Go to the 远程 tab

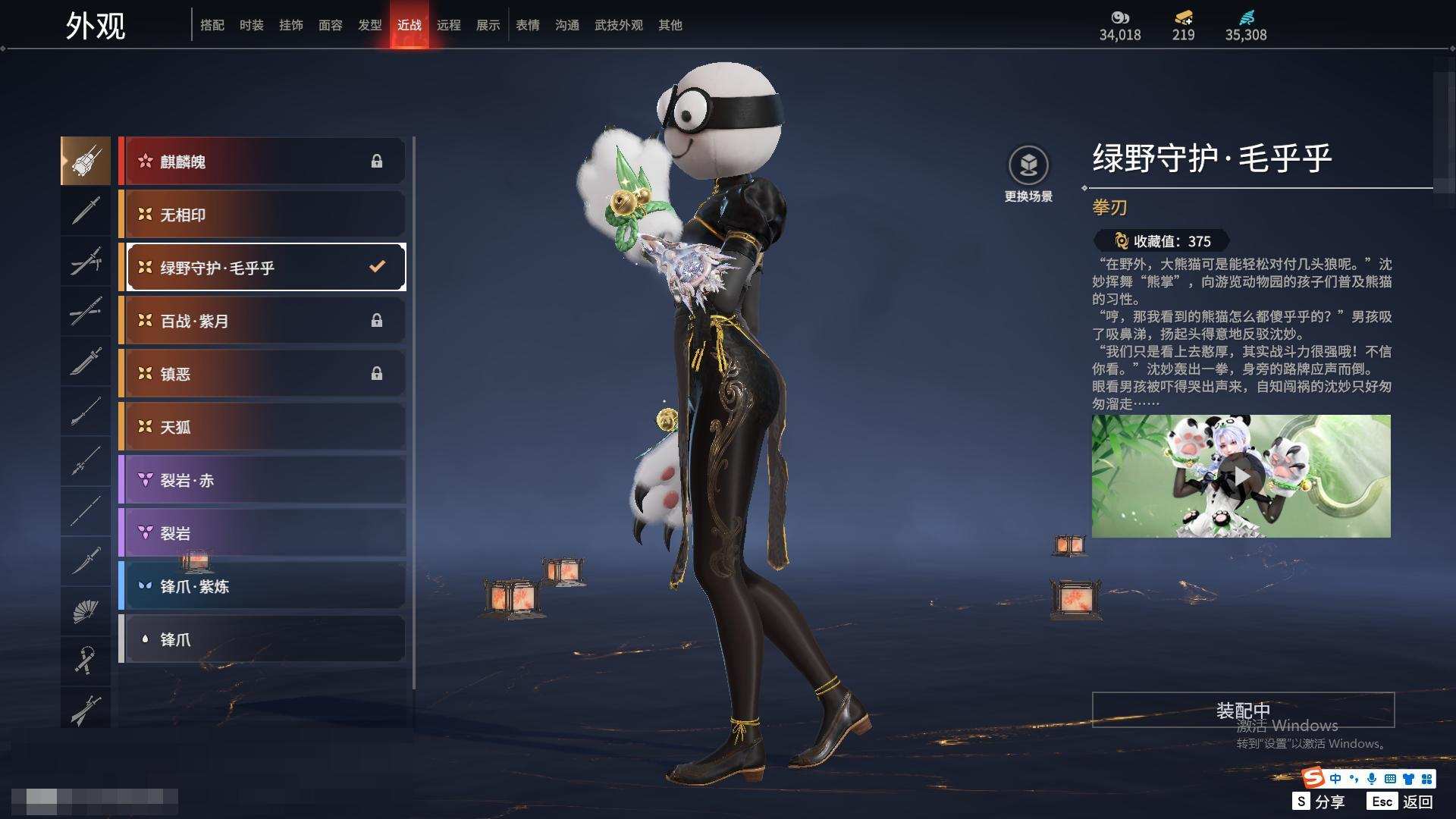448,25
